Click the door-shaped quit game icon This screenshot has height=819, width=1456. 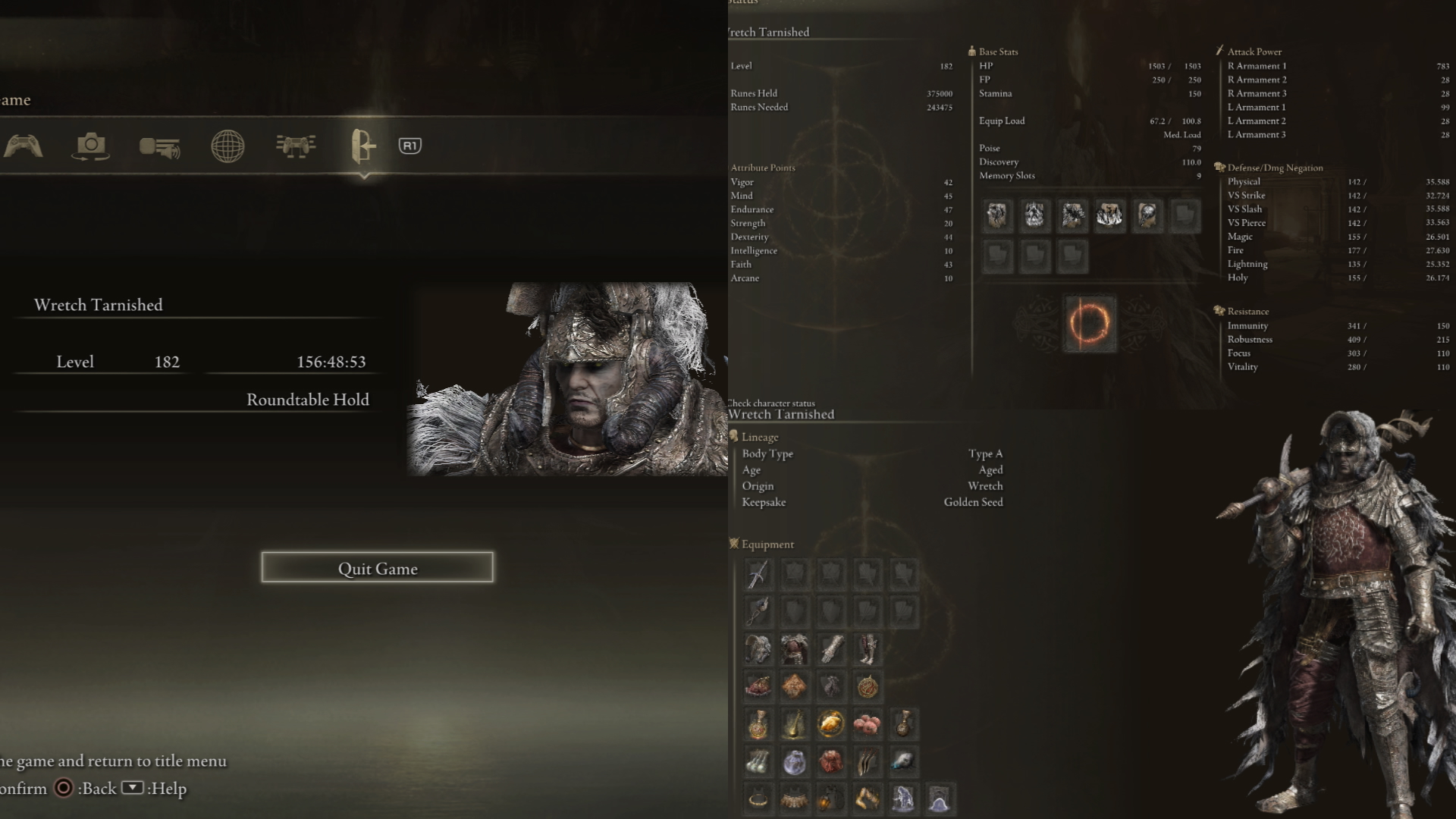[362, 146]
